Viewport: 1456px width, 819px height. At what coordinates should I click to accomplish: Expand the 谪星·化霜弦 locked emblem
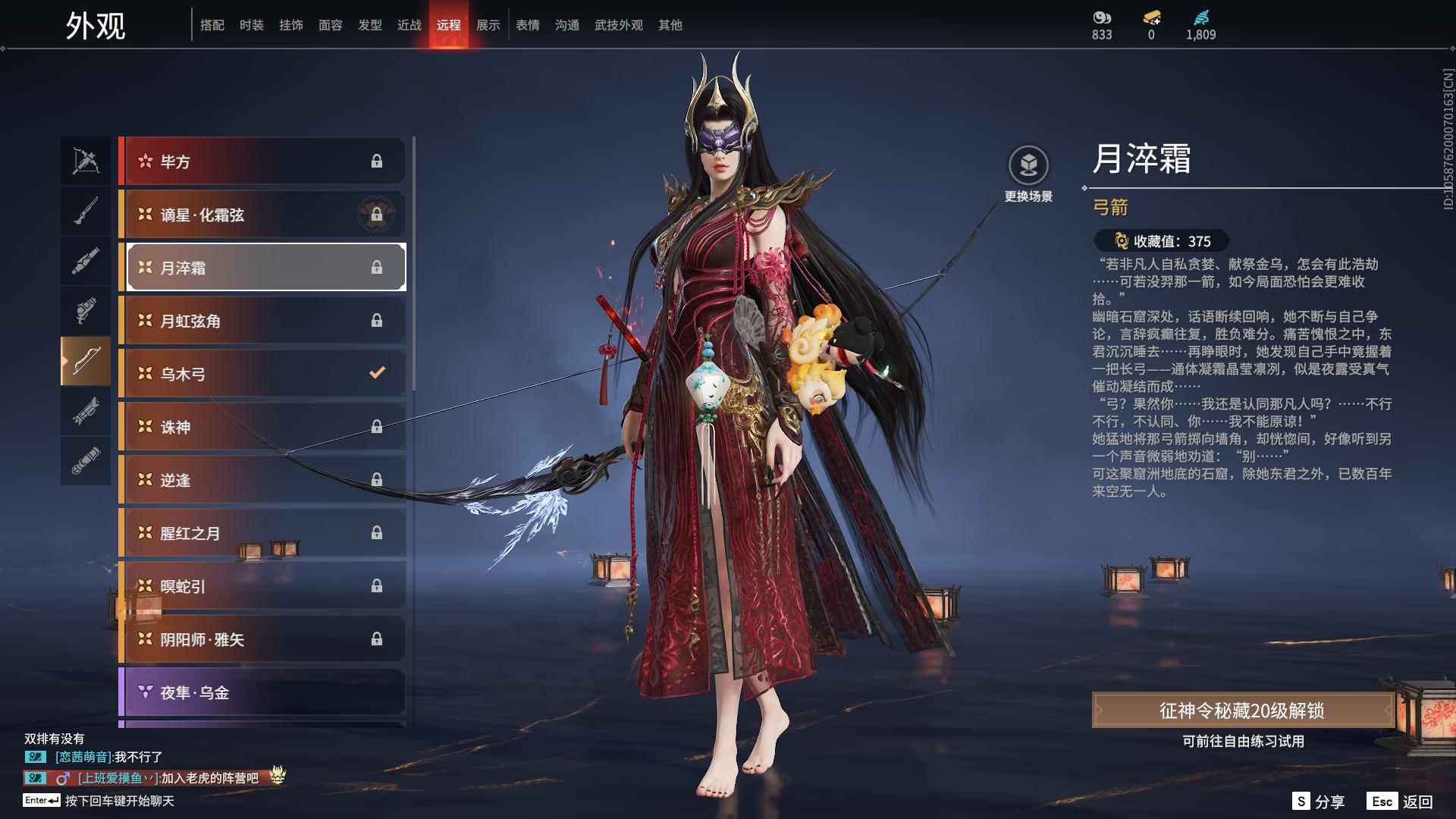[x=377, y=215]
